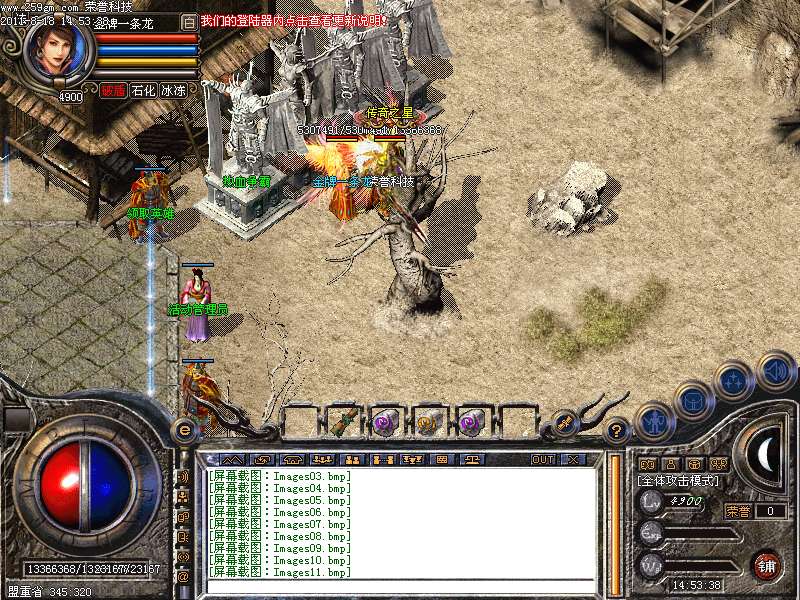800x600 pixels.
Task: Select the orange swirl stone belt slot
Action: coord(430,421)
